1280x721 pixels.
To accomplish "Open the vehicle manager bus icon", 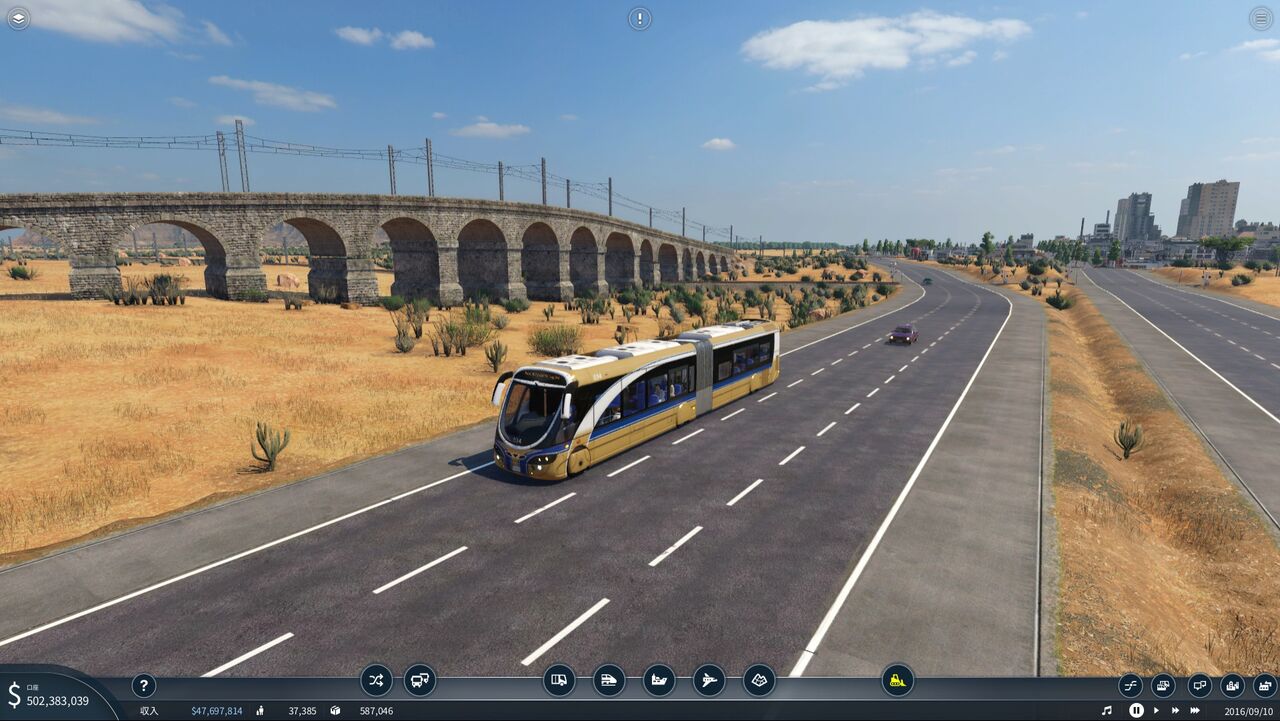I will coord(420,680).
